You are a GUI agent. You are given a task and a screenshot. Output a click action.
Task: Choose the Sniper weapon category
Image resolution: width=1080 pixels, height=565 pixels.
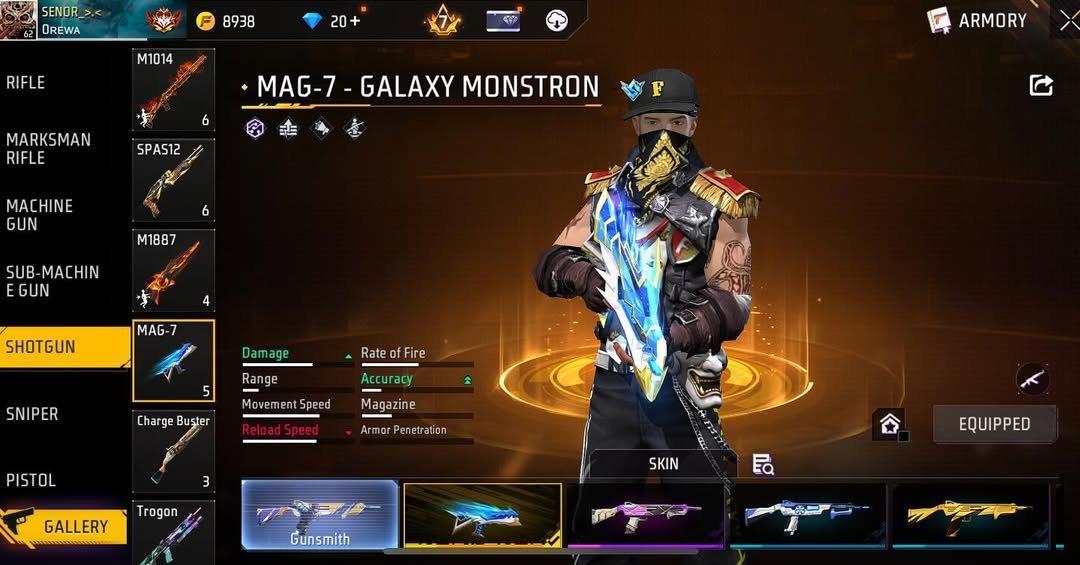32,414
